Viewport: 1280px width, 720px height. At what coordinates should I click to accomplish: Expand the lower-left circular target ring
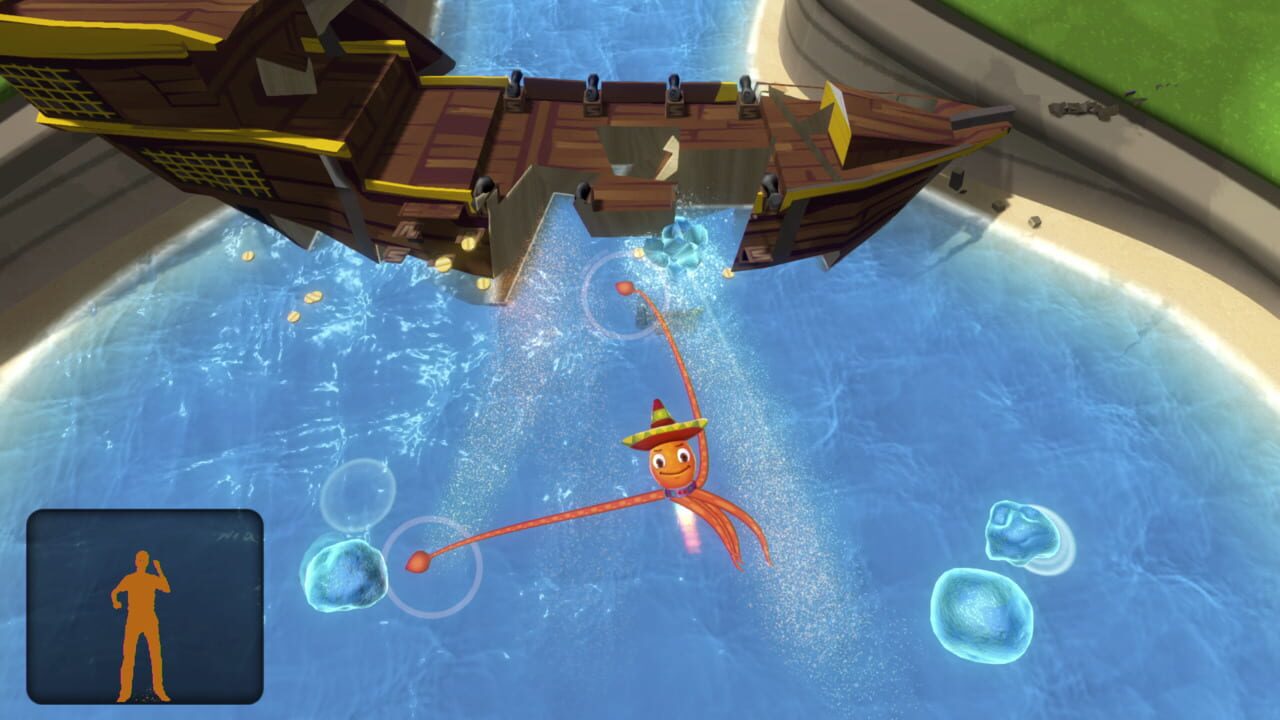432,568
